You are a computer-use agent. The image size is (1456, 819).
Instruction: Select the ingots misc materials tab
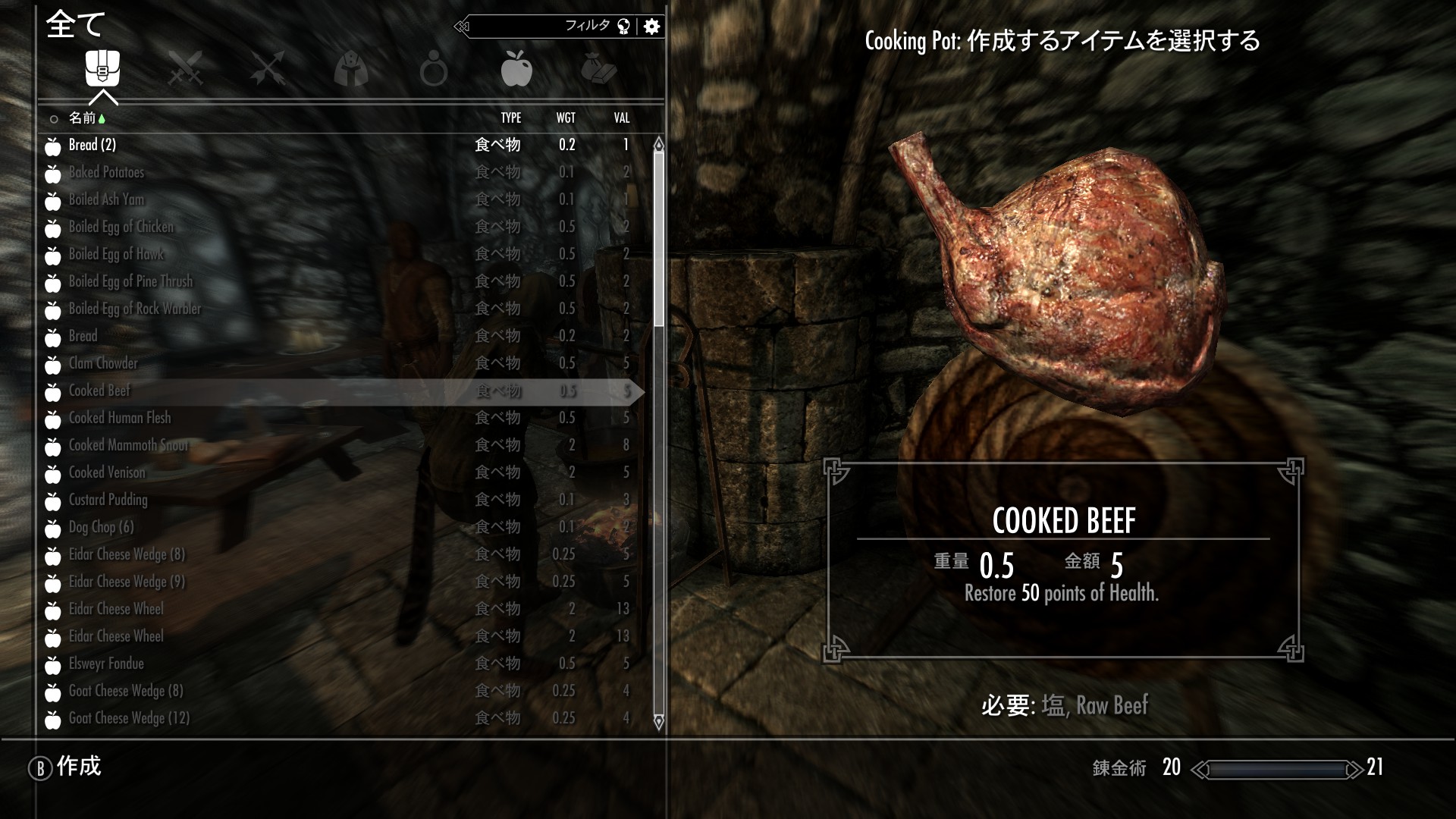pos(599,69)
